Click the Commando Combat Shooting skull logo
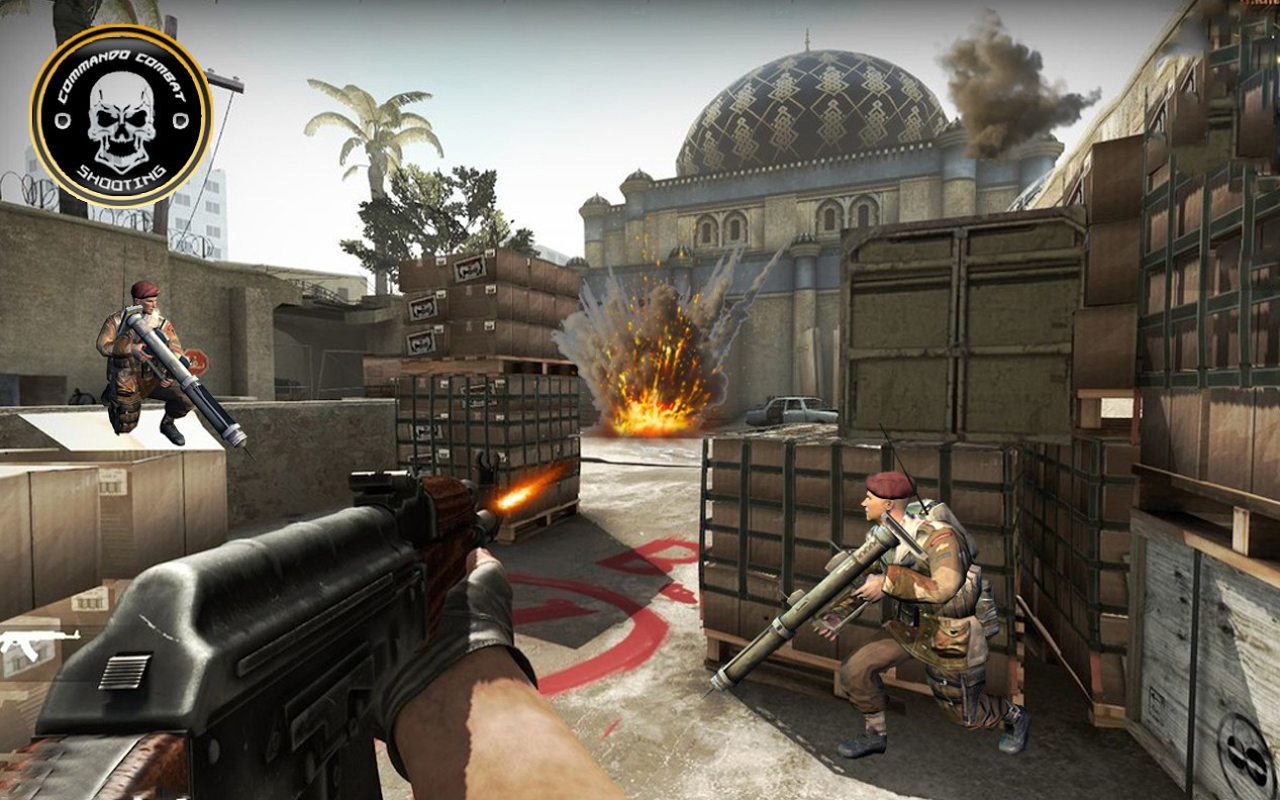The height and width of the screenshot is (800, 1280). click(x=121, y=116)
